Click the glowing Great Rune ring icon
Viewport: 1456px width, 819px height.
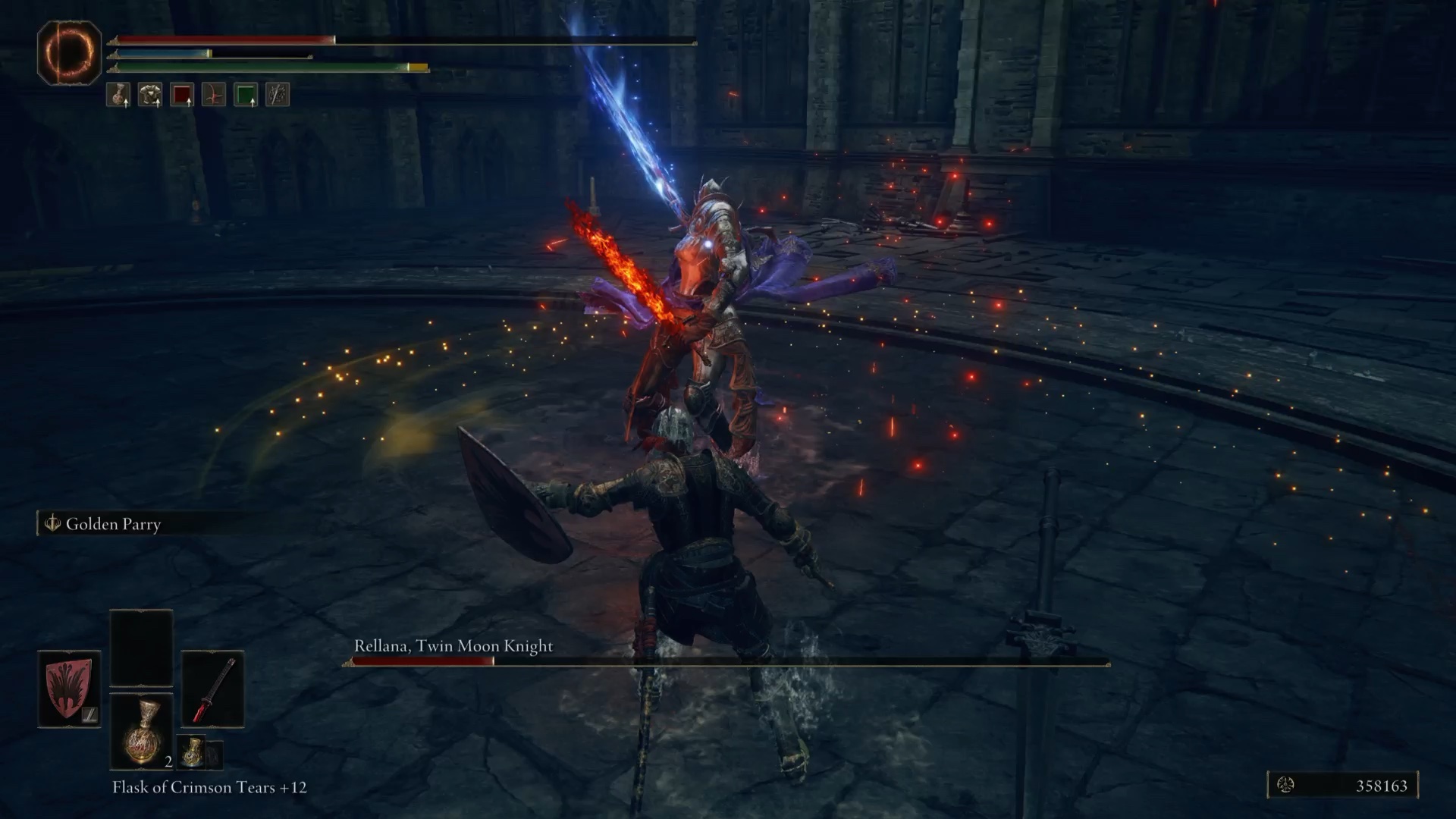click(69, 51)
